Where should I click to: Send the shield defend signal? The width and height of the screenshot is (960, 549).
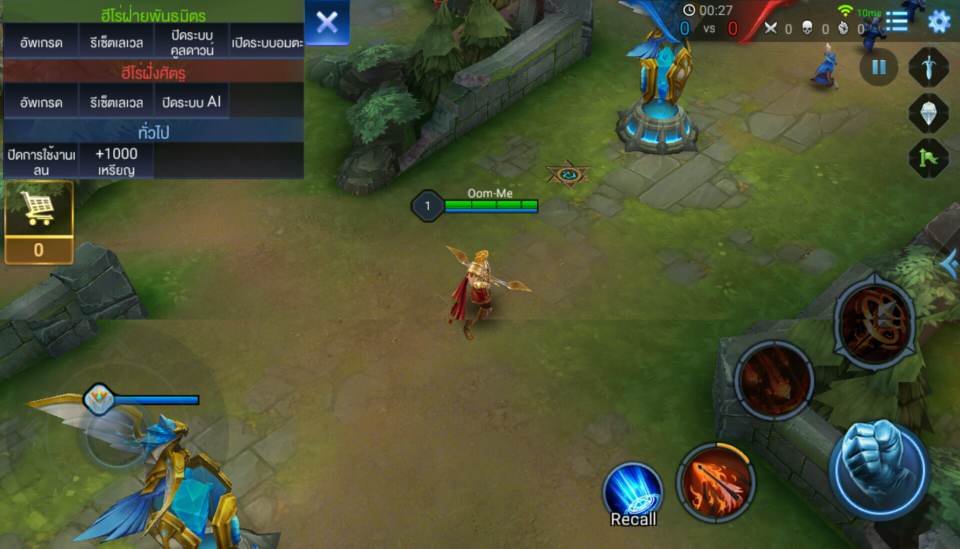pos(928,112)
